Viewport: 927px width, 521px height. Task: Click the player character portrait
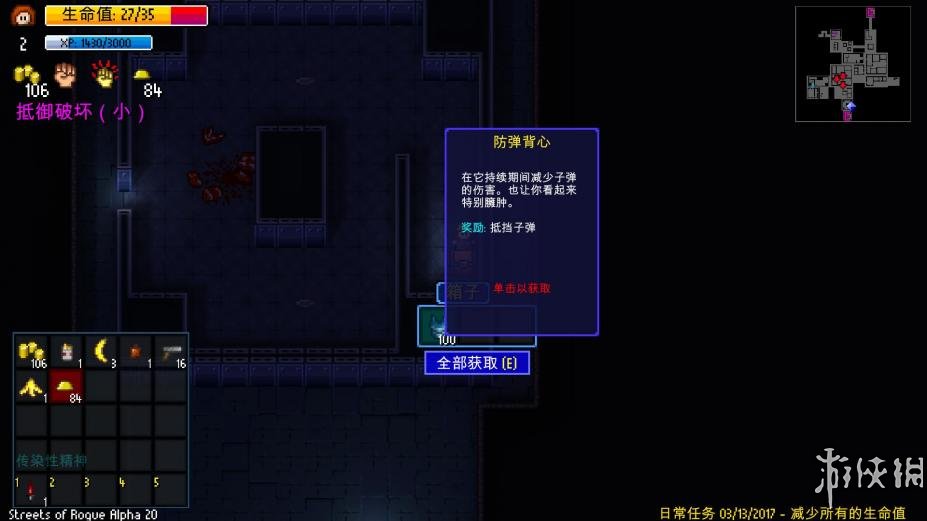(x=23, y=15)
